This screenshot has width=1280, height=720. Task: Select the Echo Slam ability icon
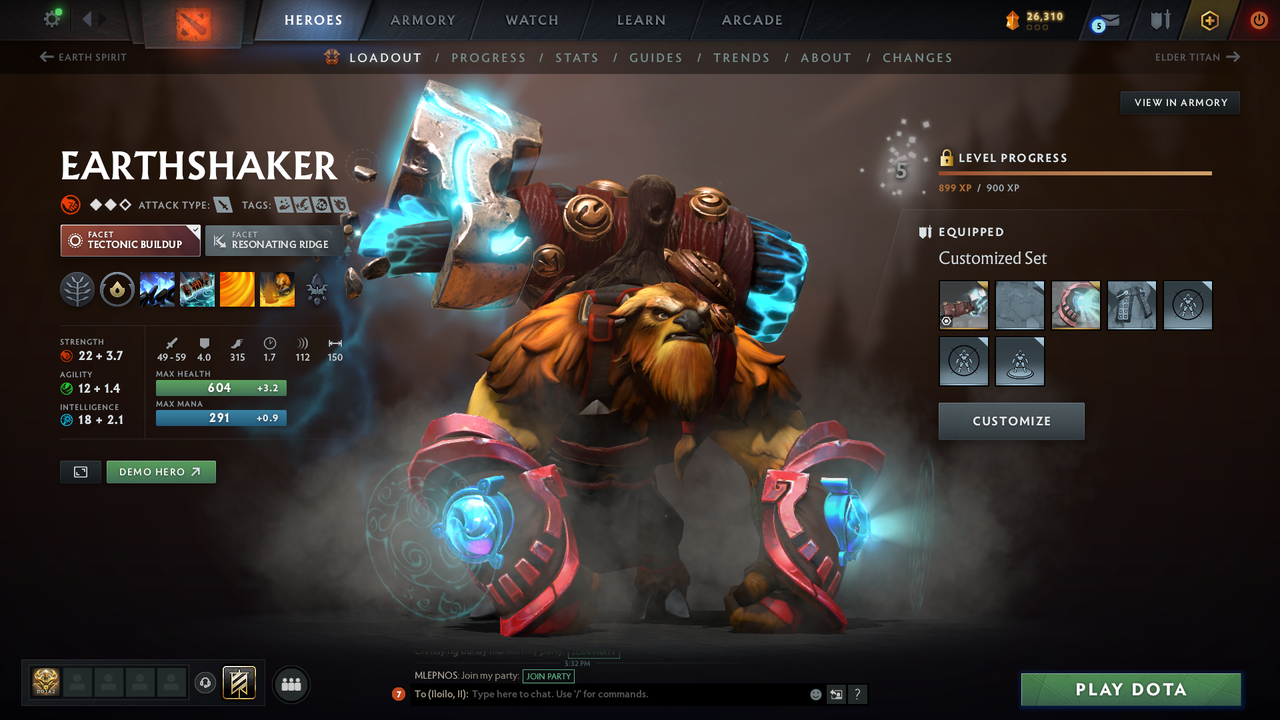(277, 289)
